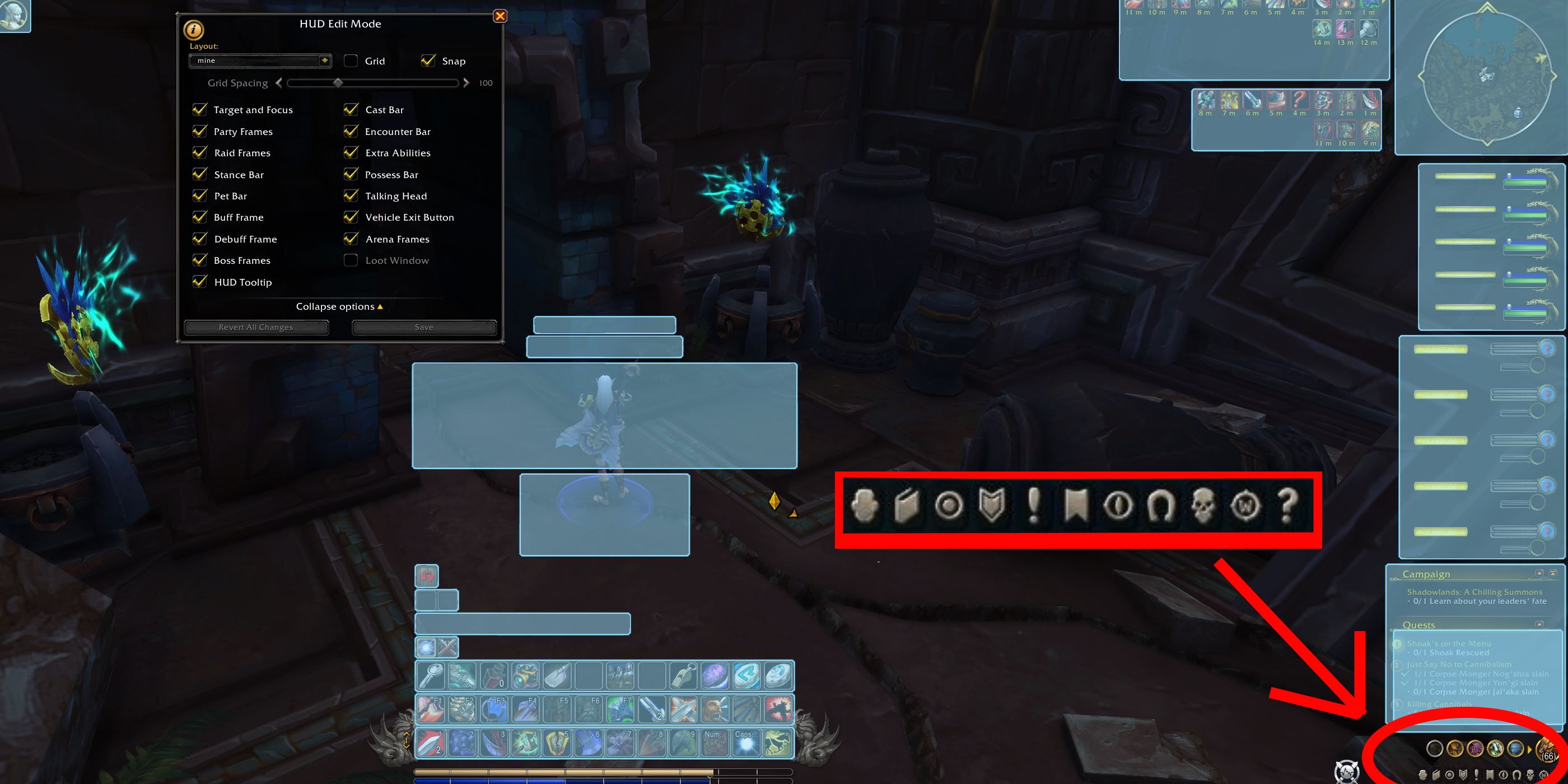Toggle the Cast Bar checkbox
Viewport: 1568px width, 784px height.
pos(351,110)
